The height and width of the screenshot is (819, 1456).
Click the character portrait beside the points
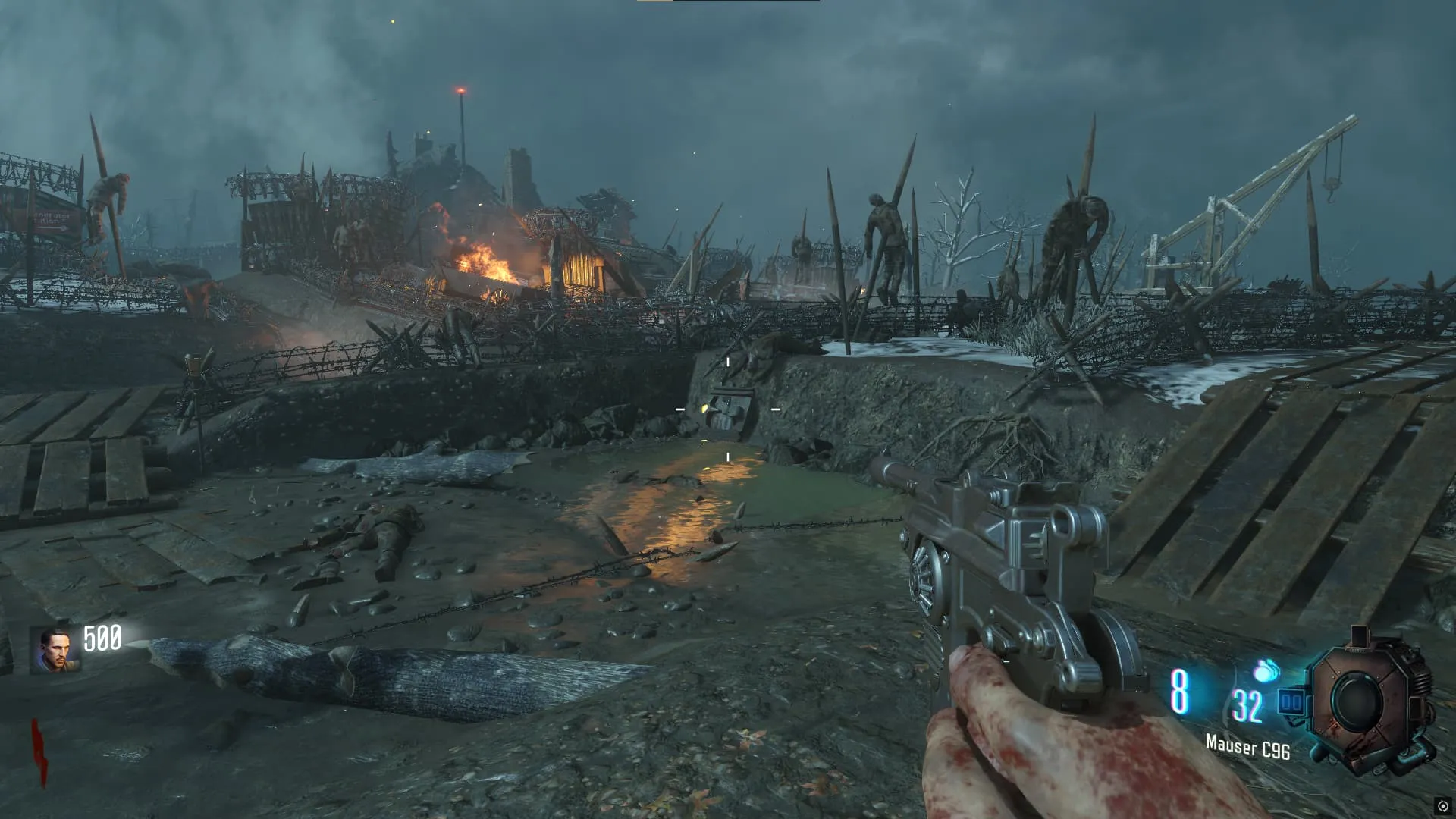click(x=55, y=650)
